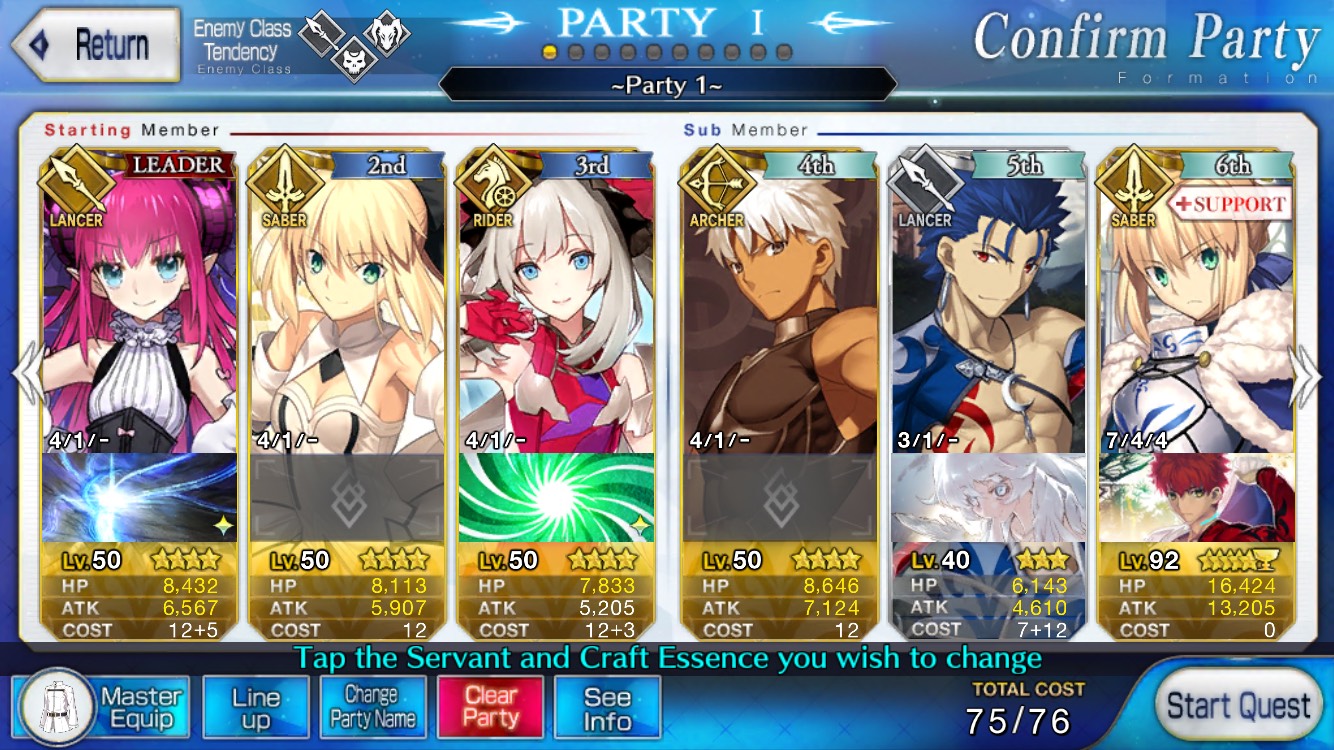This screenshot has width=1334, height=750.
Task: Select the 4th slot Archer servant
Action: pos(780,310)
